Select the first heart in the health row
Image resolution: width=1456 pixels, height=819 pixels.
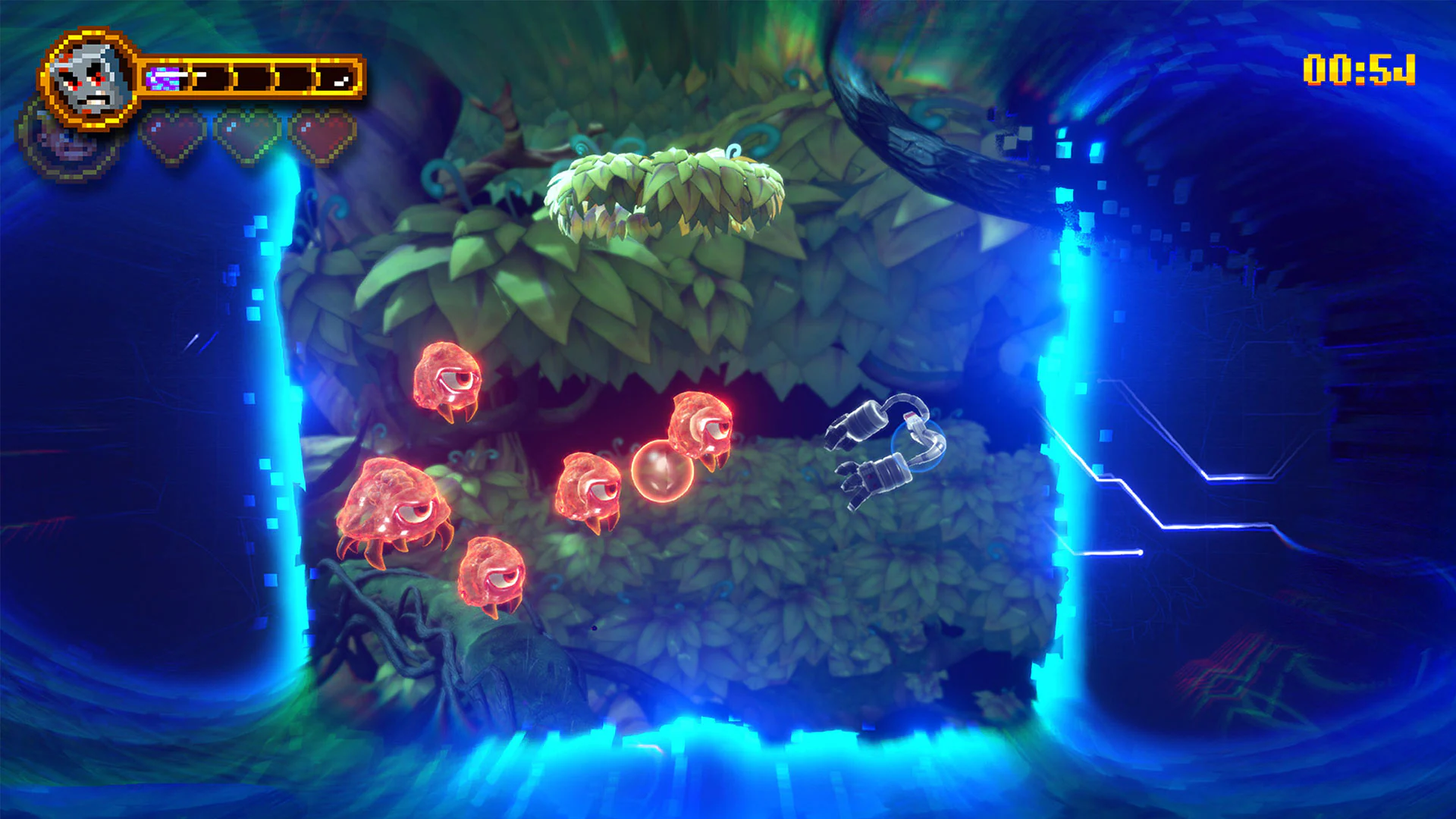pyautogui.click(x=173, y=134)
